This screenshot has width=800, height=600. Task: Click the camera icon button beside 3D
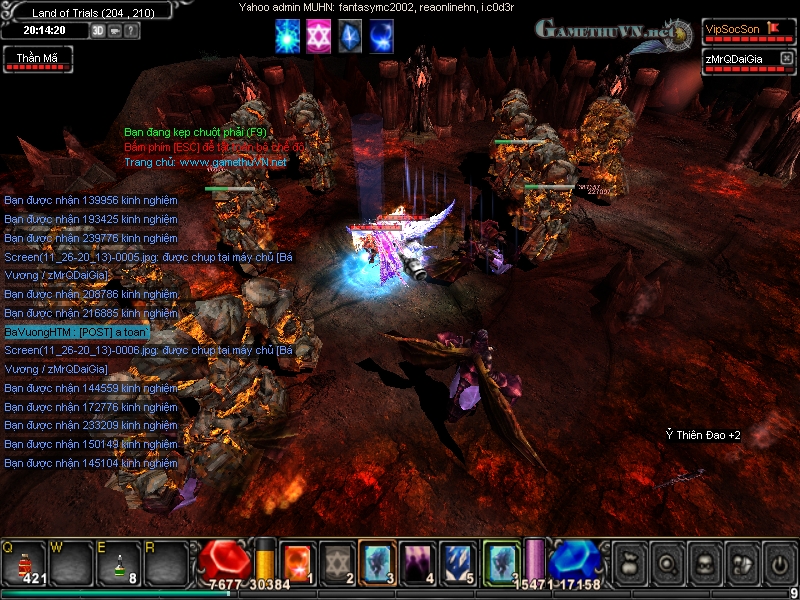click(115, 30)
